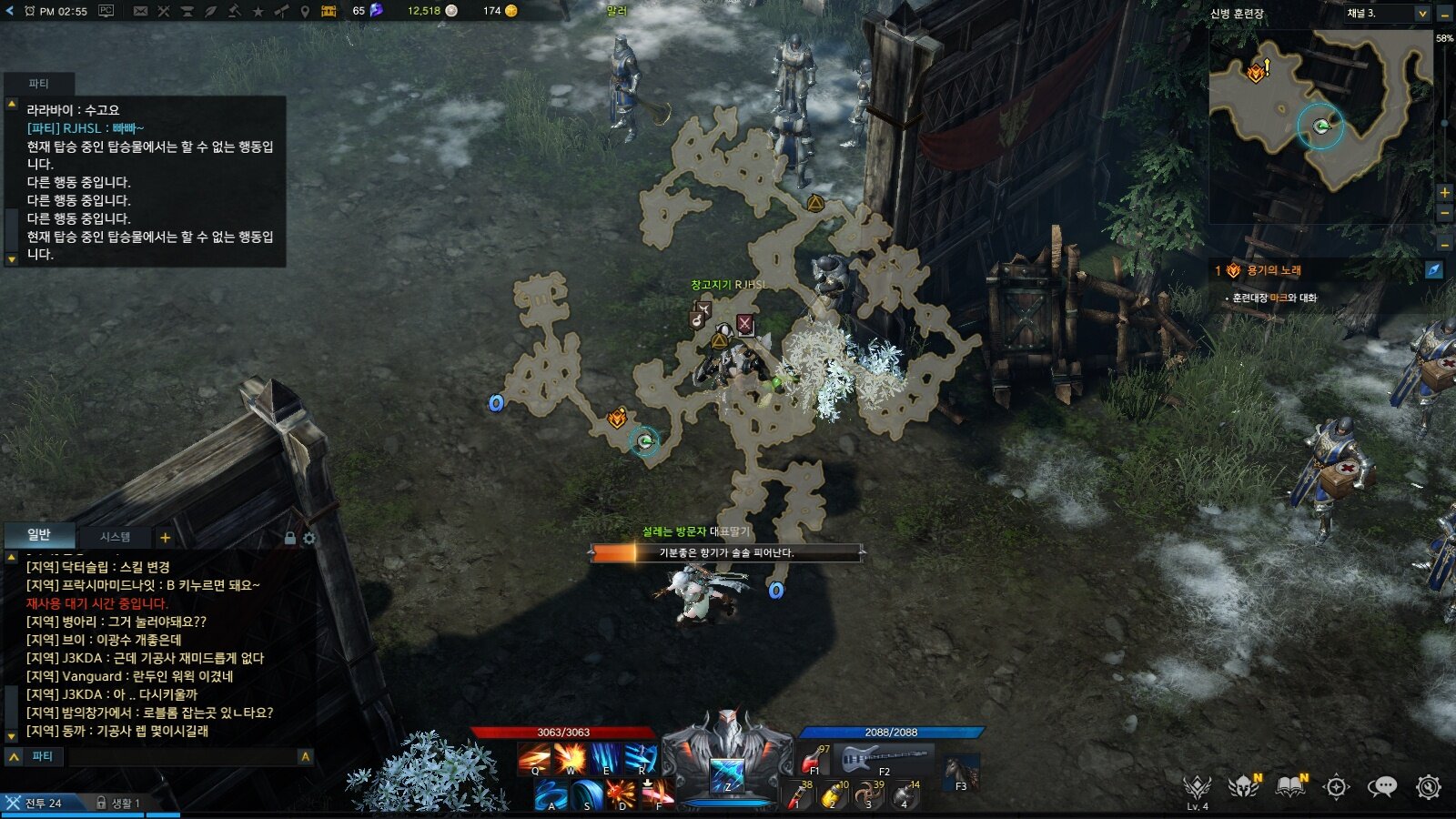Viewport: 1456px width, 819px height.
Task: Use the W explosion skill
Action: click(571, 758)
